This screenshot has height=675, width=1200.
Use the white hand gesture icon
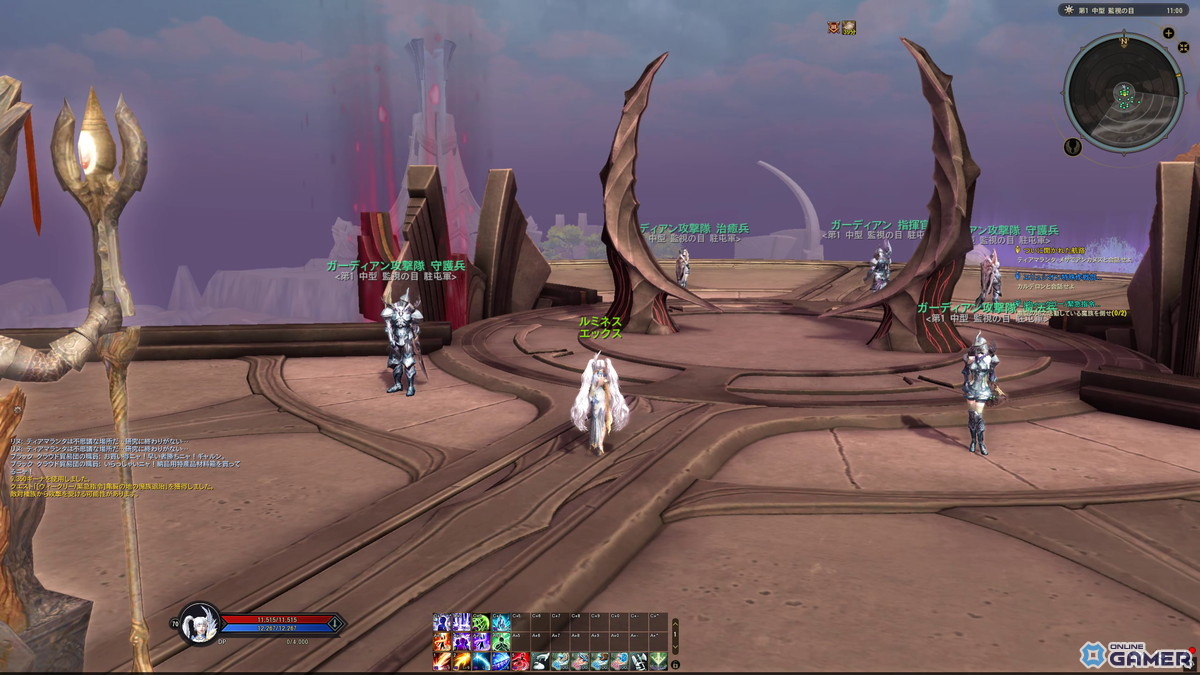541,661
